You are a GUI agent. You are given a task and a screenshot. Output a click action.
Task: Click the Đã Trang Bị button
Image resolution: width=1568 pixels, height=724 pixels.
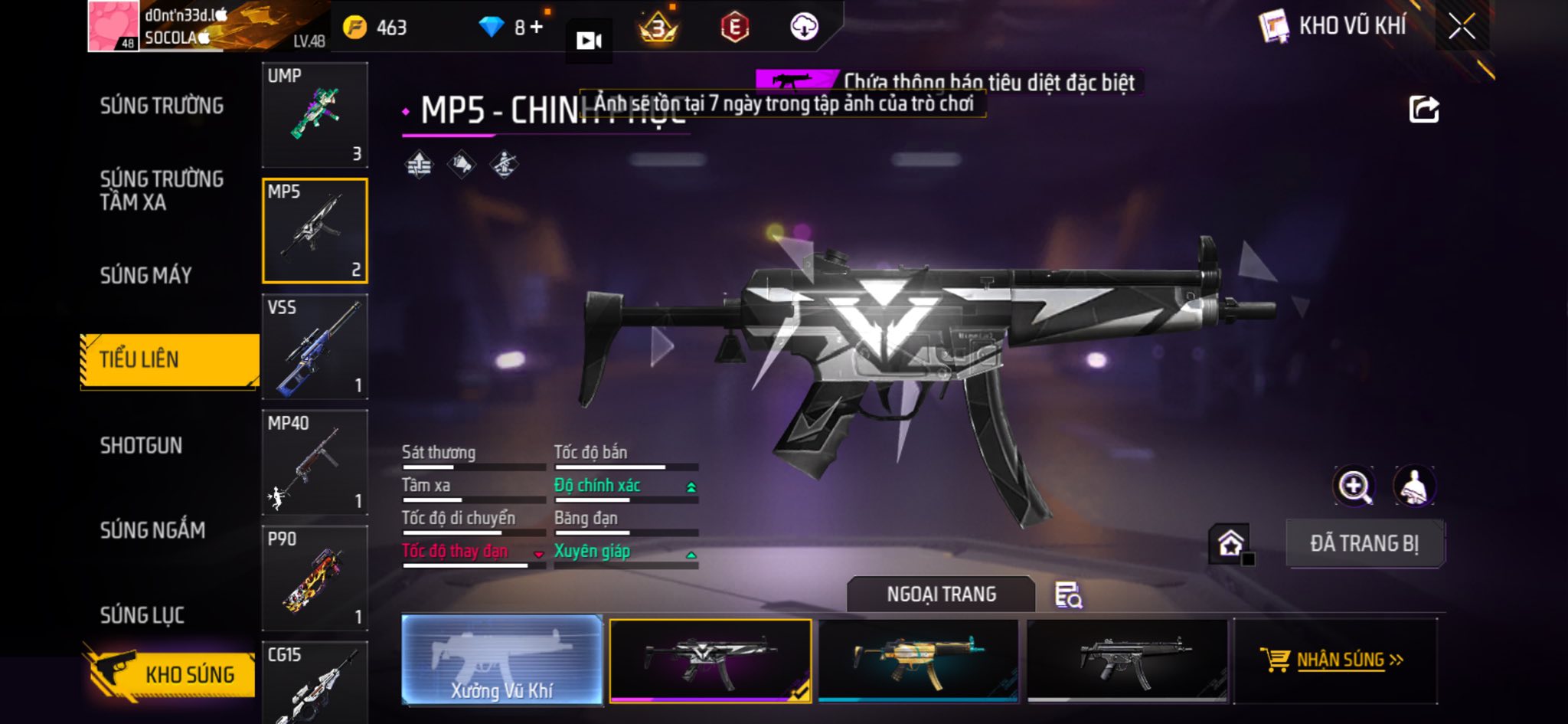(1364, 543)
